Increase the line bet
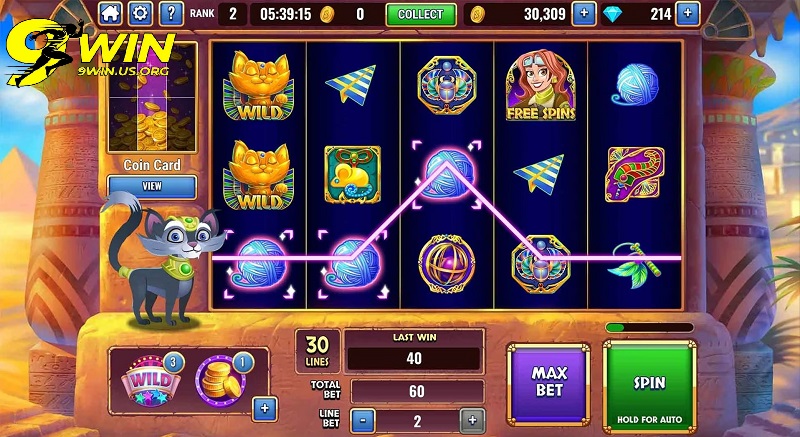 (470, 420)
